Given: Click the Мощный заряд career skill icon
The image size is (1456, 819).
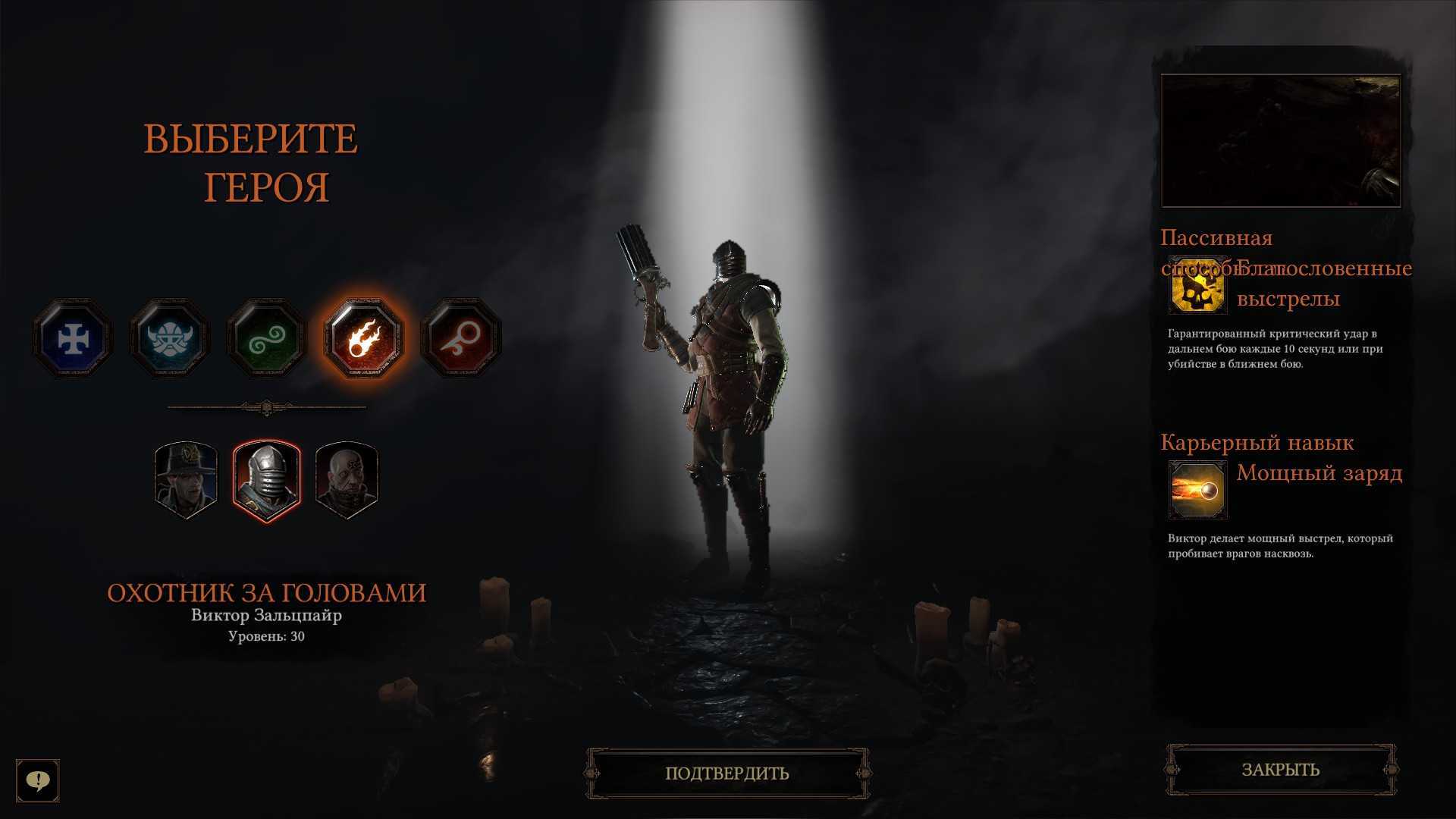Looking at the screenshot, I should click(x=1197, y=490).
